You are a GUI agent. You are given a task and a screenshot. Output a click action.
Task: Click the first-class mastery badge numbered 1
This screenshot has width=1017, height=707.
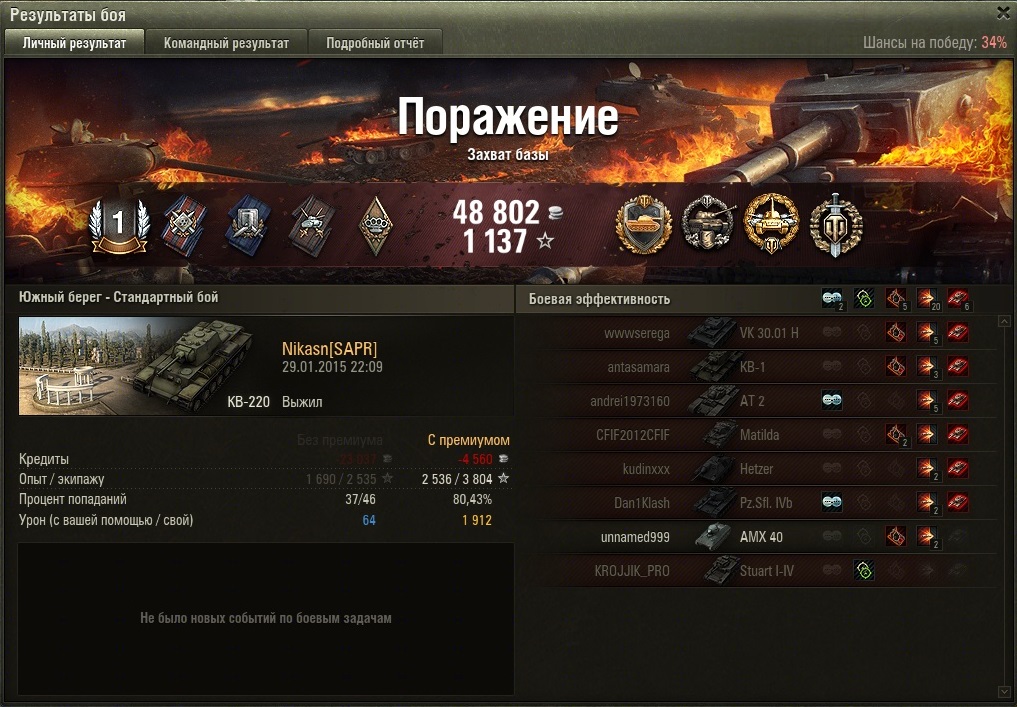(x=118, y=224)
